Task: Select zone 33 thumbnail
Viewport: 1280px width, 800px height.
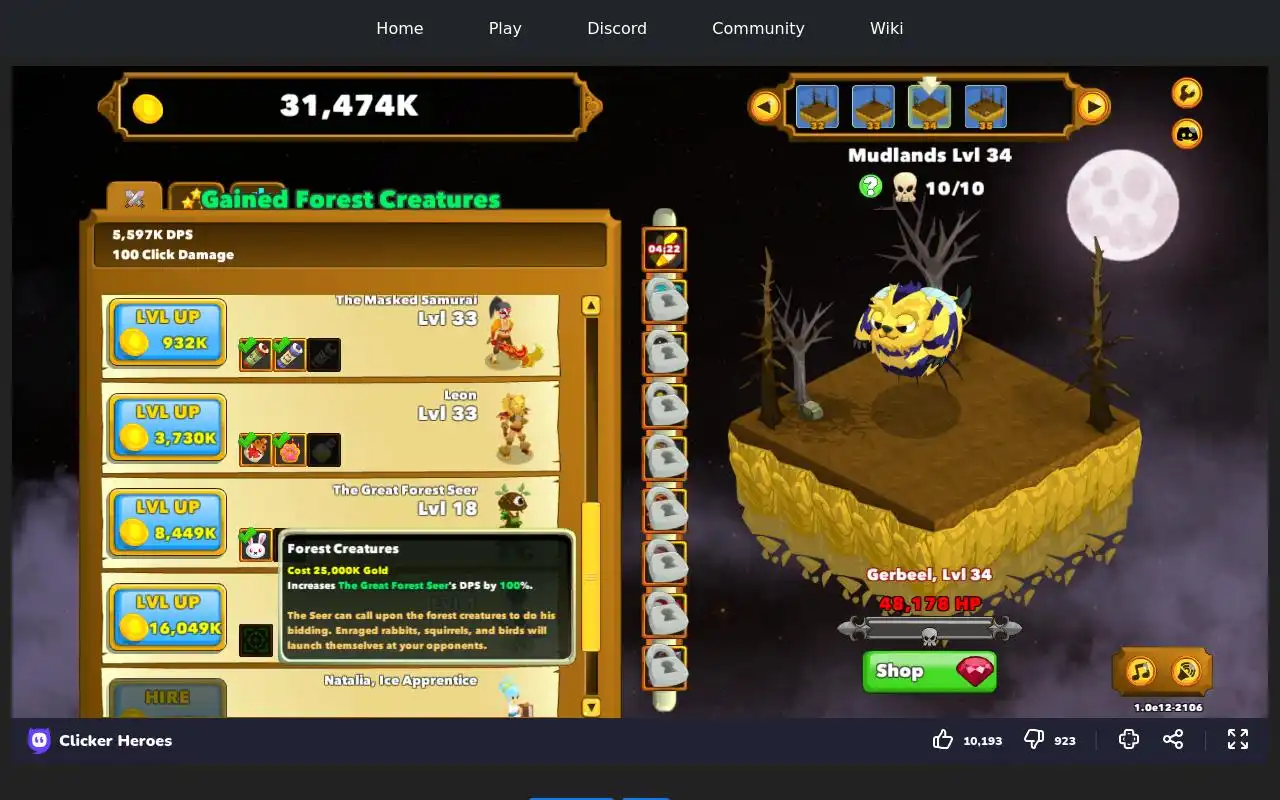Action: click(873, 107)
